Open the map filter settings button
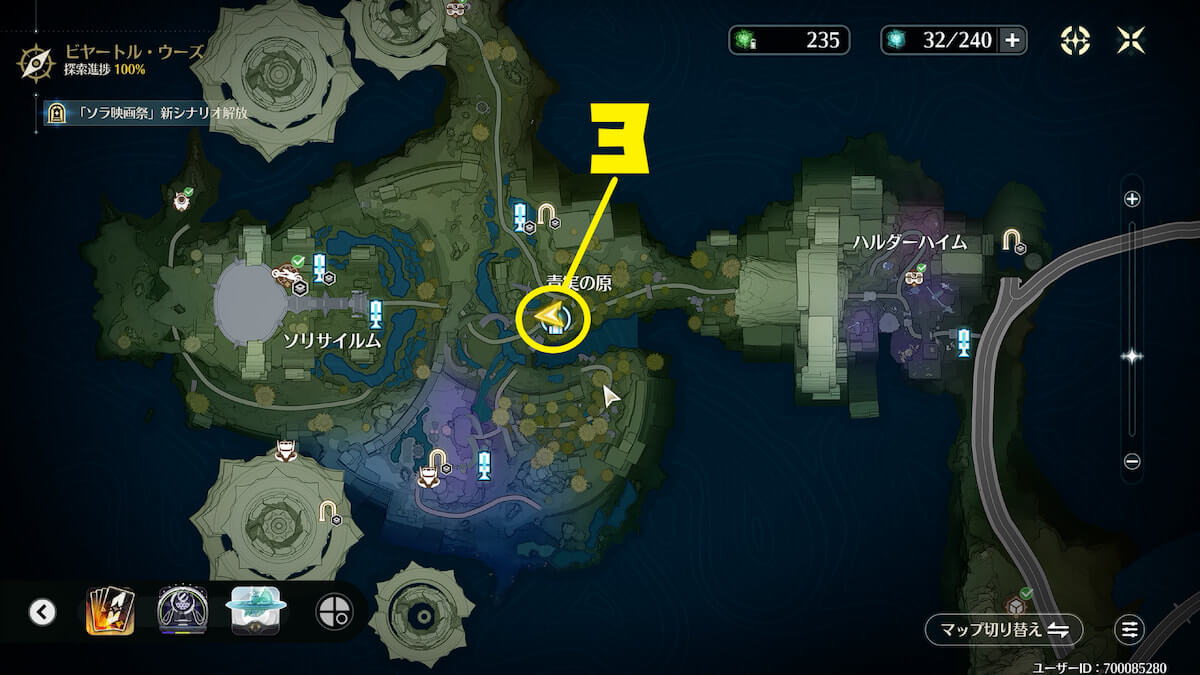The height and width of the screenshot is (675, 1200). (1129, 629)
